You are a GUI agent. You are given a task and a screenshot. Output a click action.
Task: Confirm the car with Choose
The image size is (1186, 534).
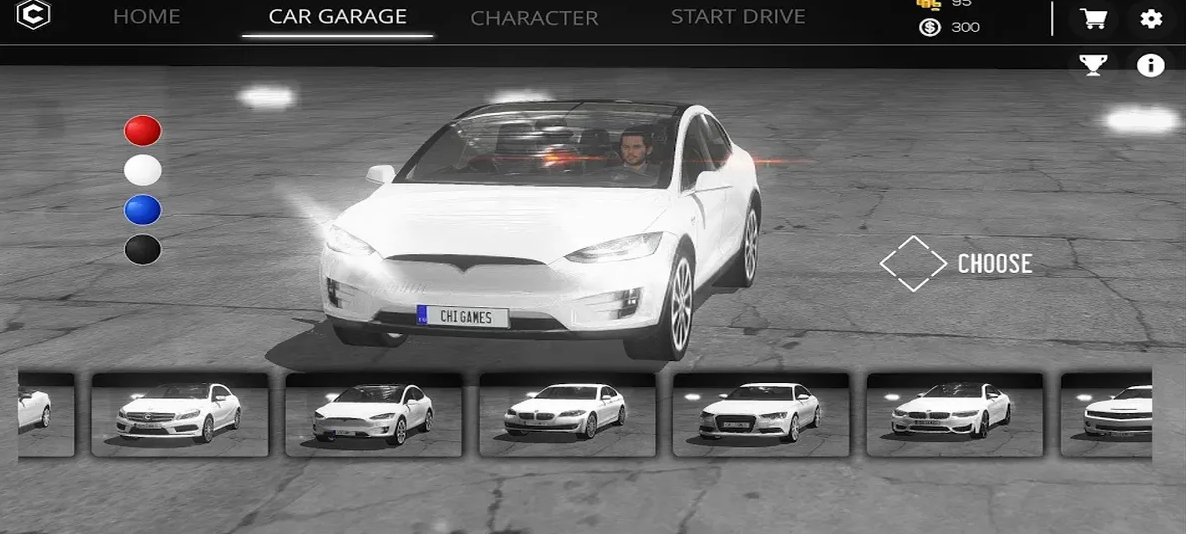(956, 264)
